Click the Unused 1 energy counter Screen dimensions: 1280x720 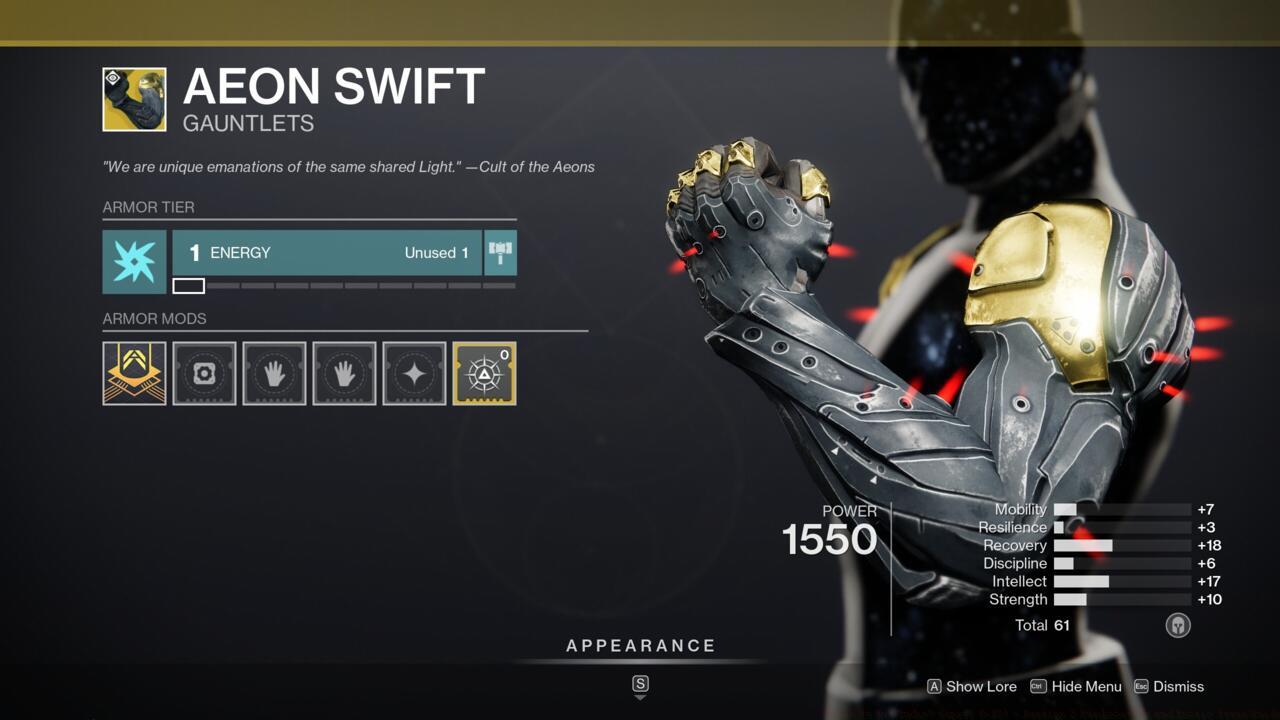coord(435,253)
